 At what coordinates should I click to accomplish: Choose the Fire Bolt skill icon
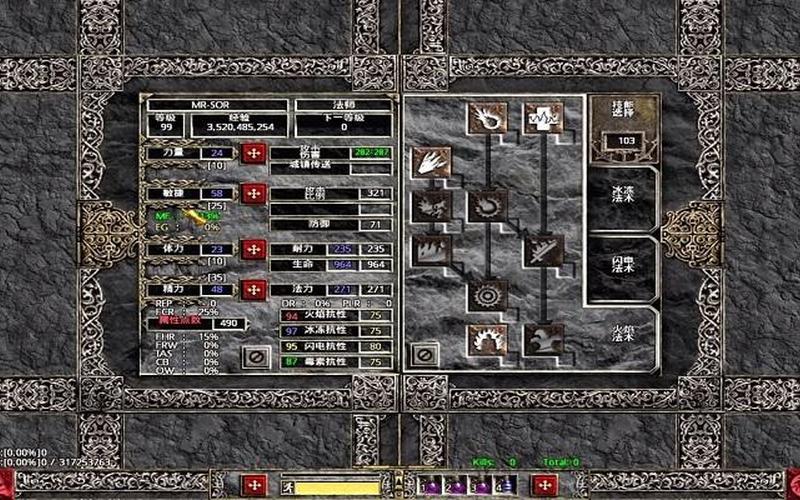pos(488,118)
